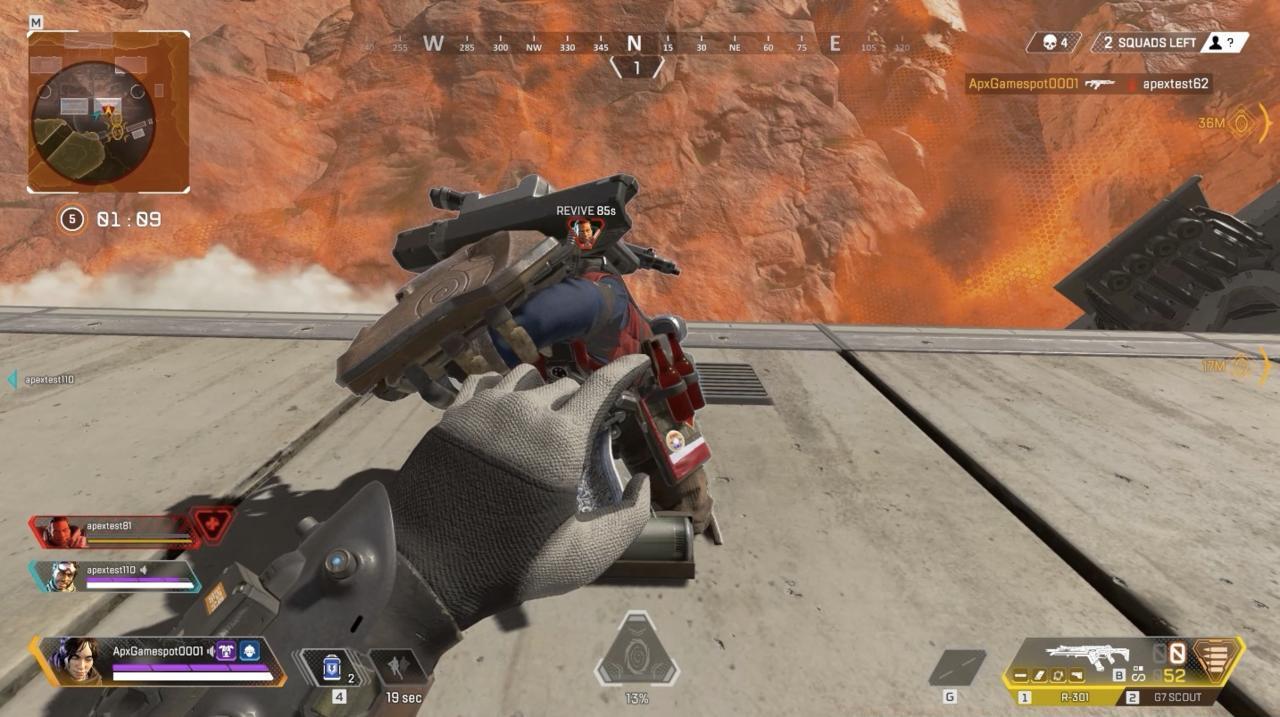Select teammate apextest110's portrait

point(62,575)
